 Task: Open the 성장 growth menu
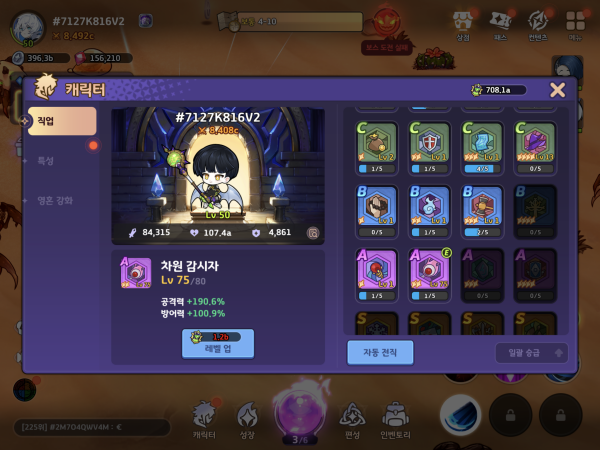pos(248,420)
